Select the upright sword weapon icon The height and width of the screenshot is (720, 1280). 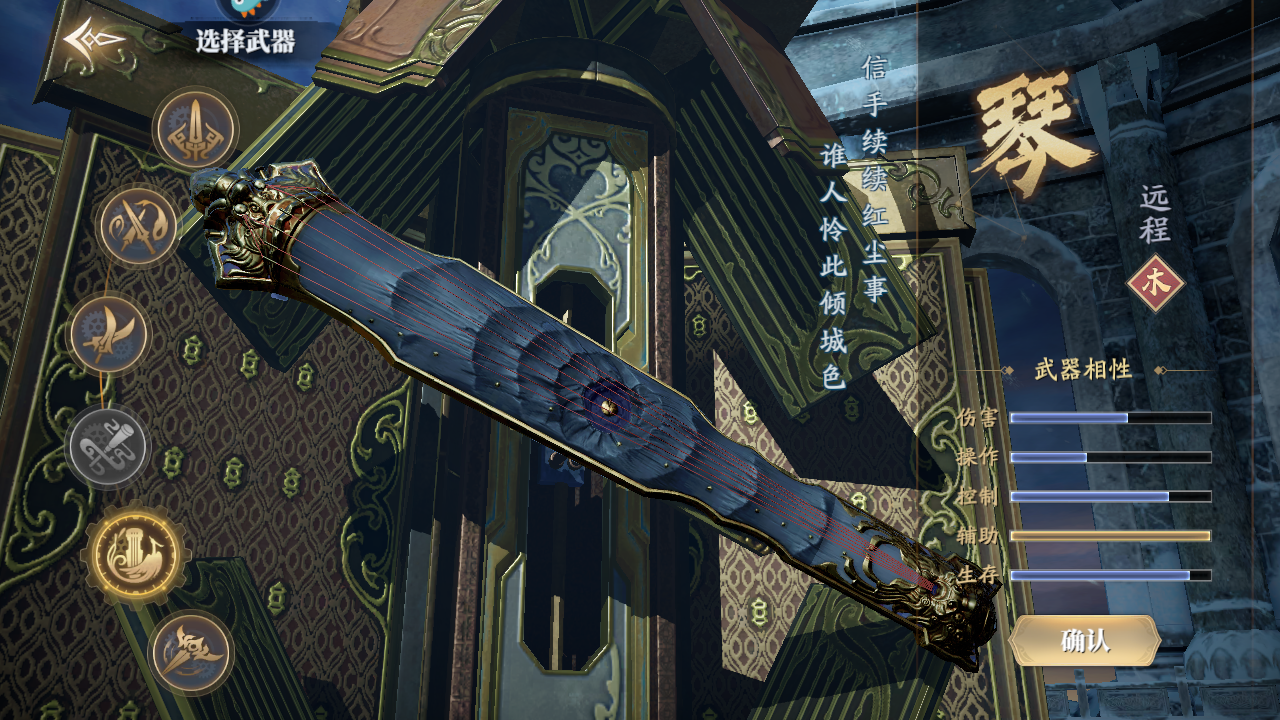point(195,129)
